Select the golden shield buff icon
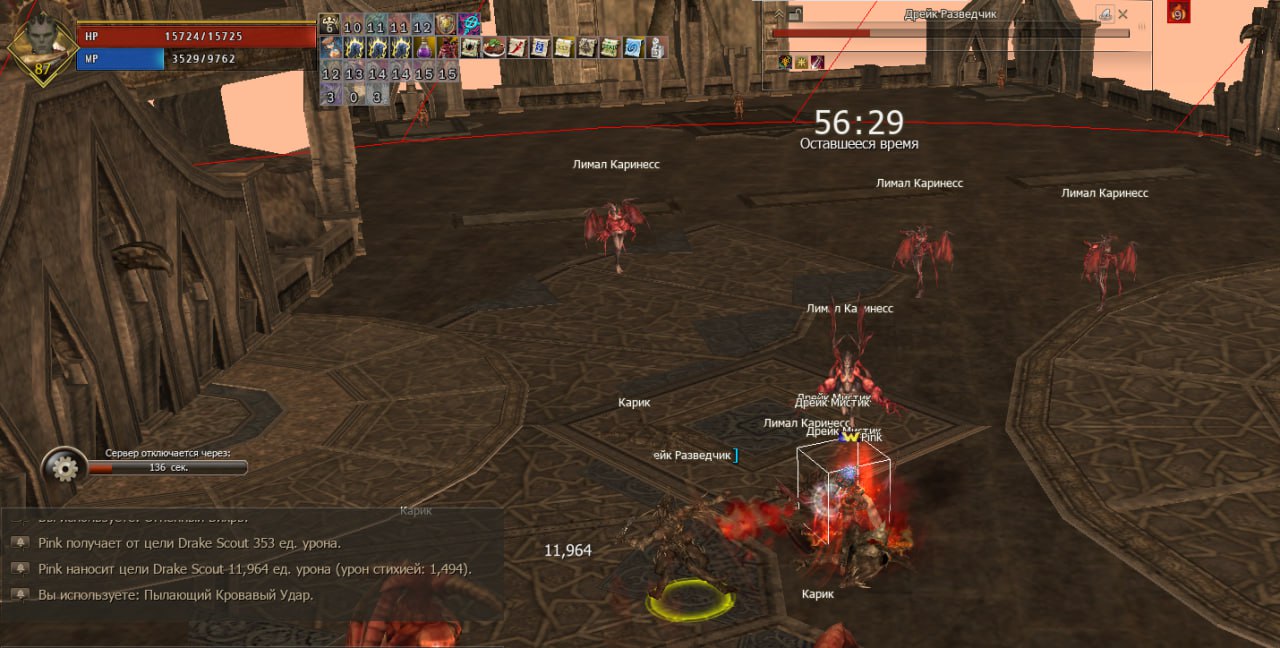The image size is (1280, 648). point(446,24)
